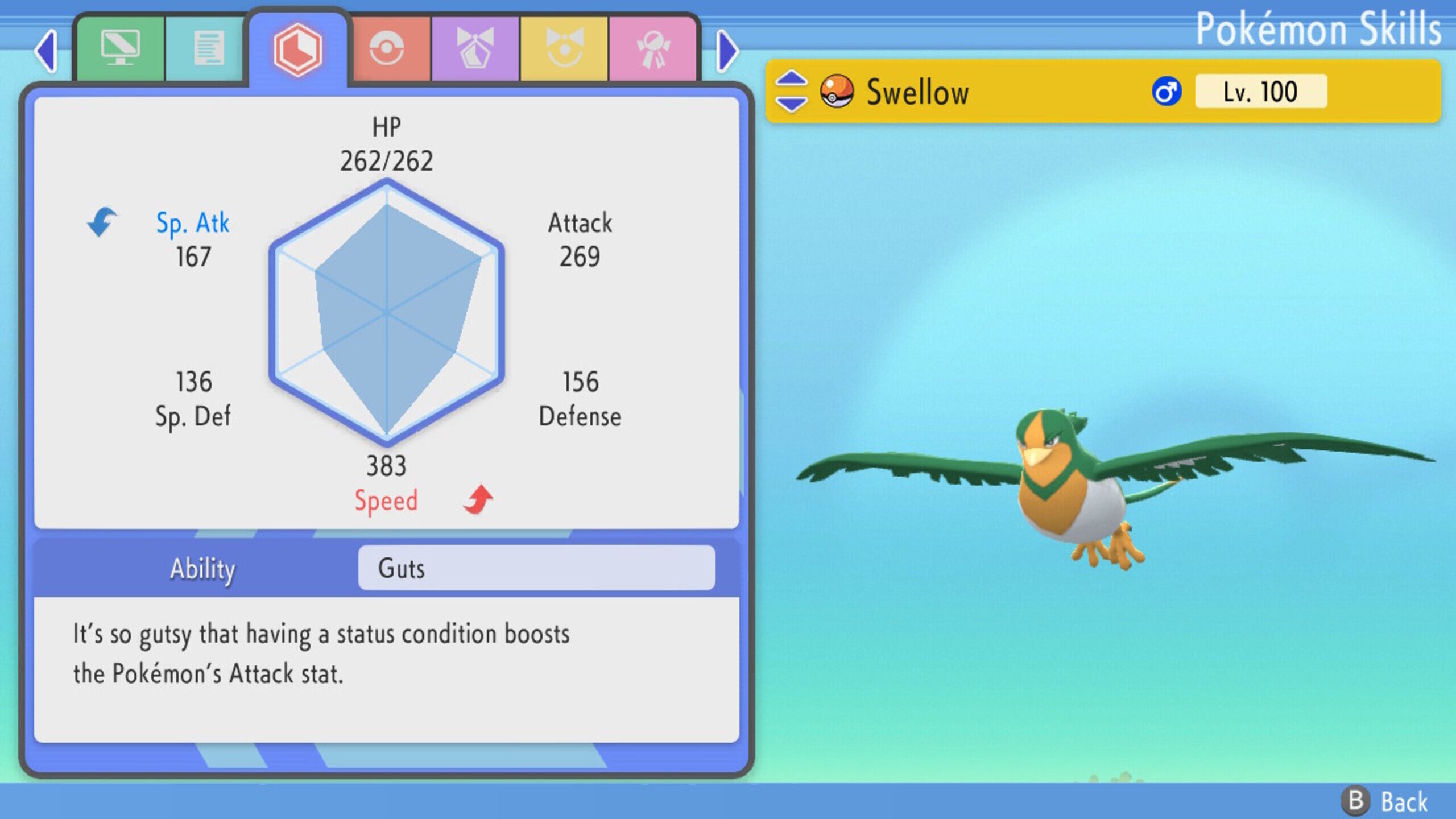This screenshot has height=819, width=1456.
Task: Expand details on the Guts ability field
Action: (x=535, y=569)
